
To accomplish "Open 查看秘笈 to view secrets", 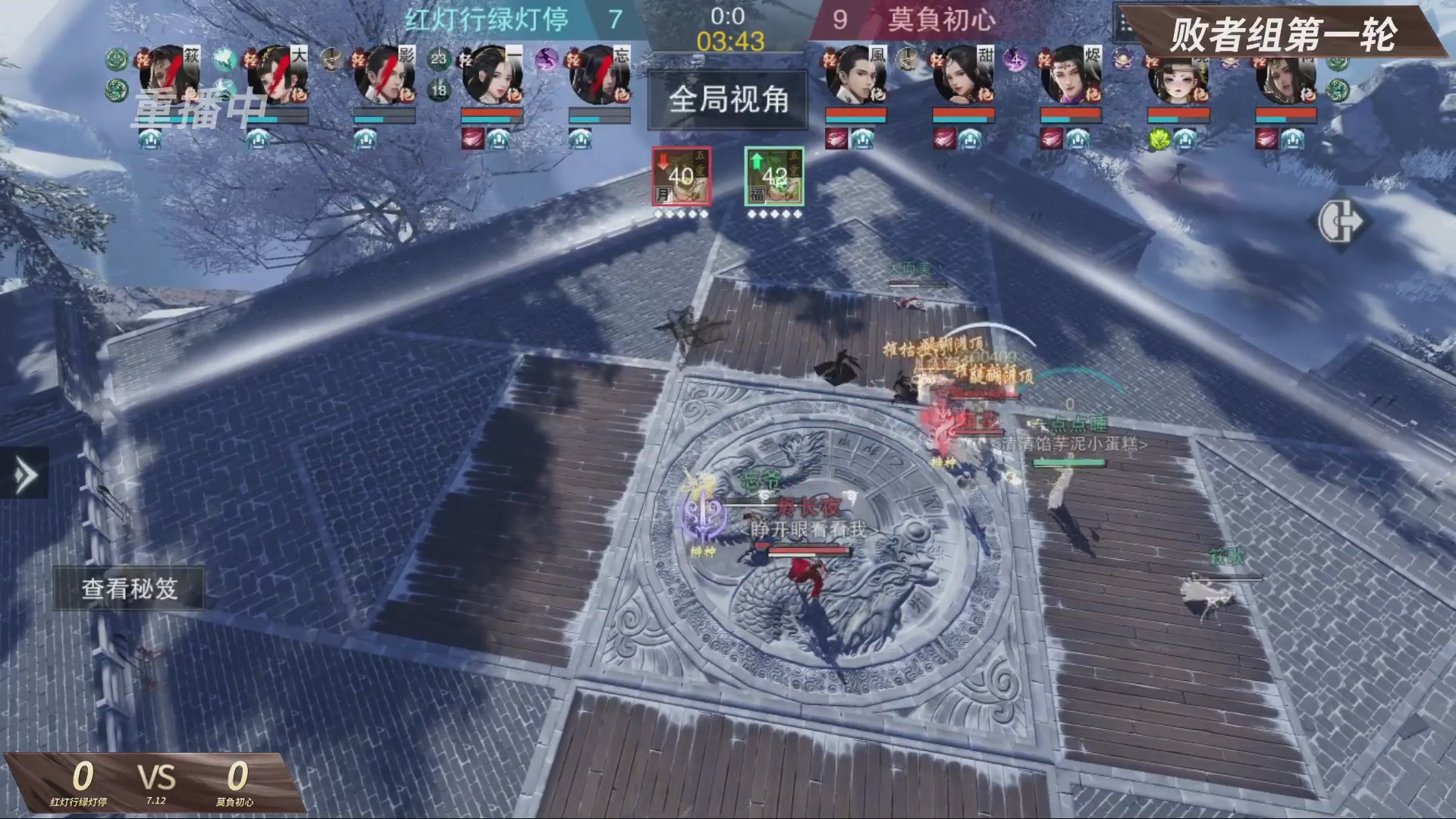I will pyautogui.click(x=130, y=588).
